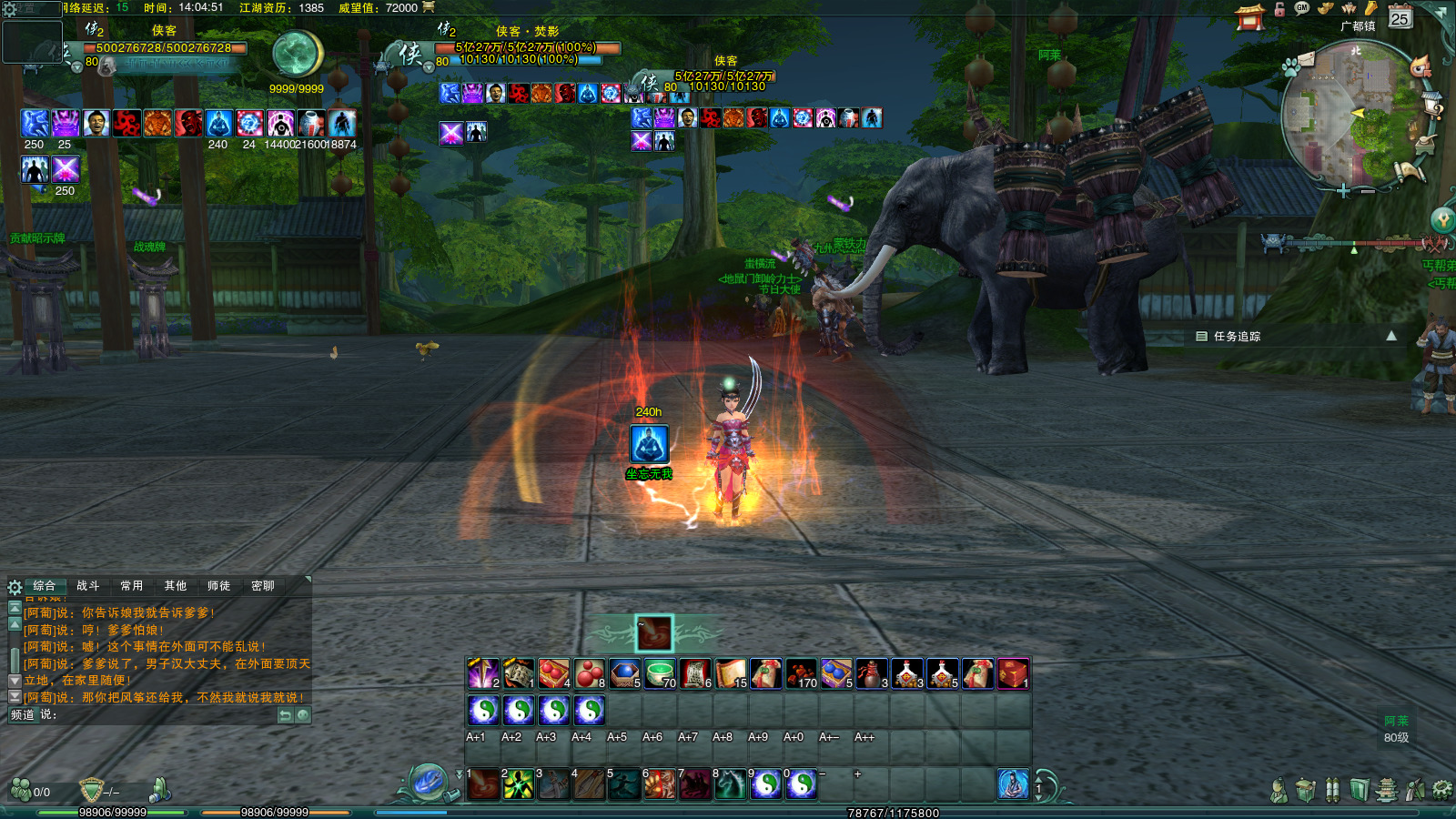The width and height of the screenshot is (1456, 819).
Task: Open the calendar icon showing 25
Action: pos(1400,16)
